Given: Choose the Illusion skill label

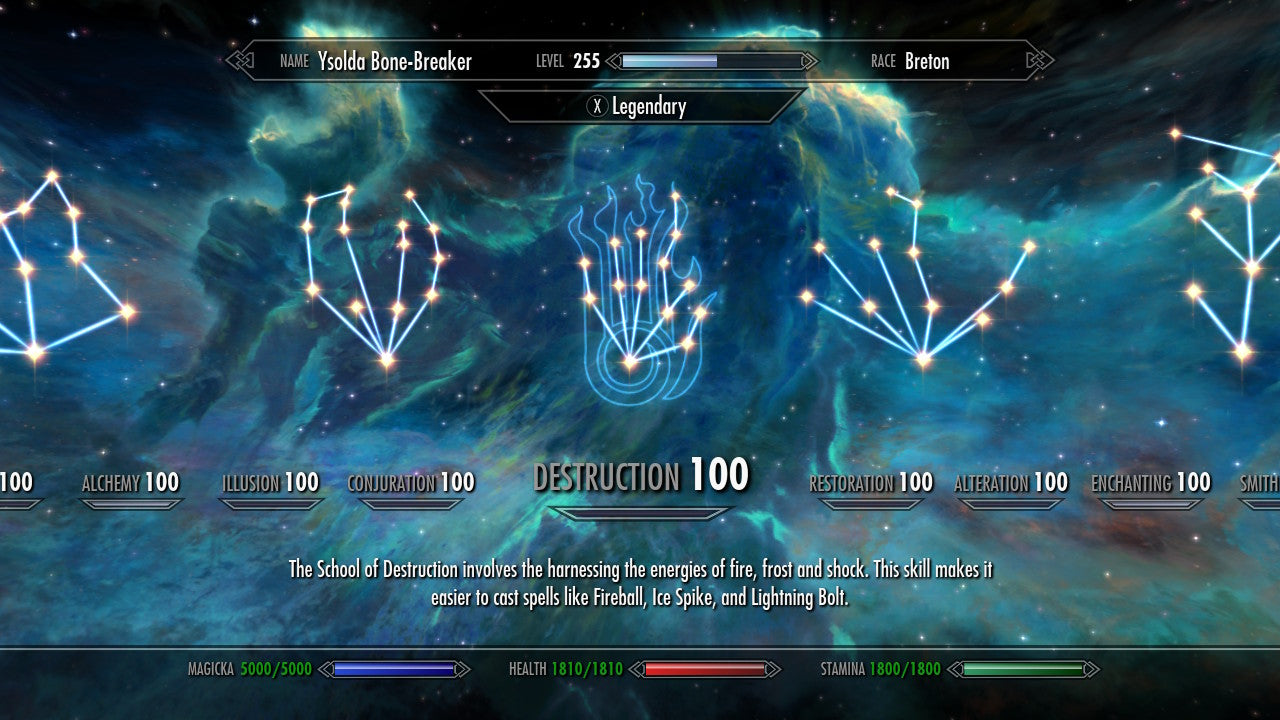Looking at the screenshot, I should tap(270, 483).
